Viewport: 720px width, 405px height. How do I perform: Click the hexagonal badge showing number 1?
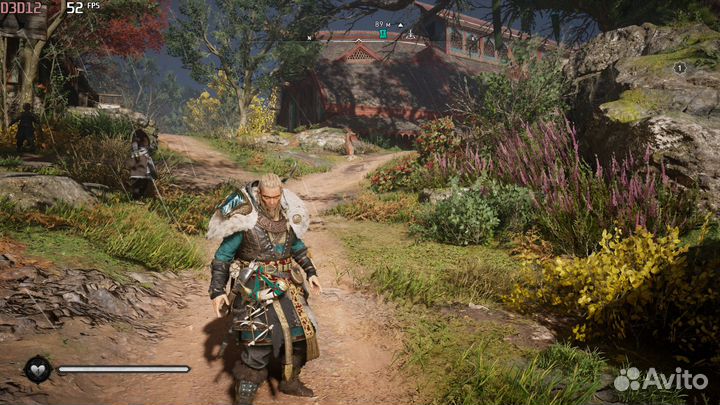[x=680, y=68]
